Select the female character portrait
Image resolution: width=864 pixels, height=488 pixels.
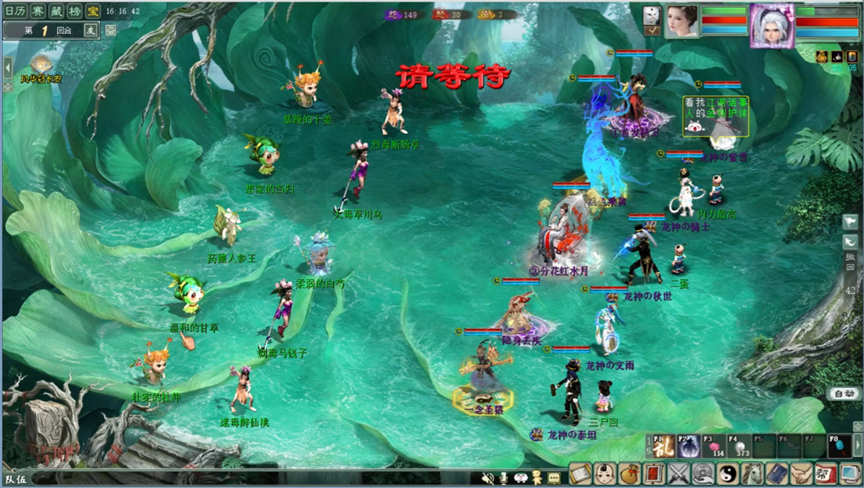(682, 20)
